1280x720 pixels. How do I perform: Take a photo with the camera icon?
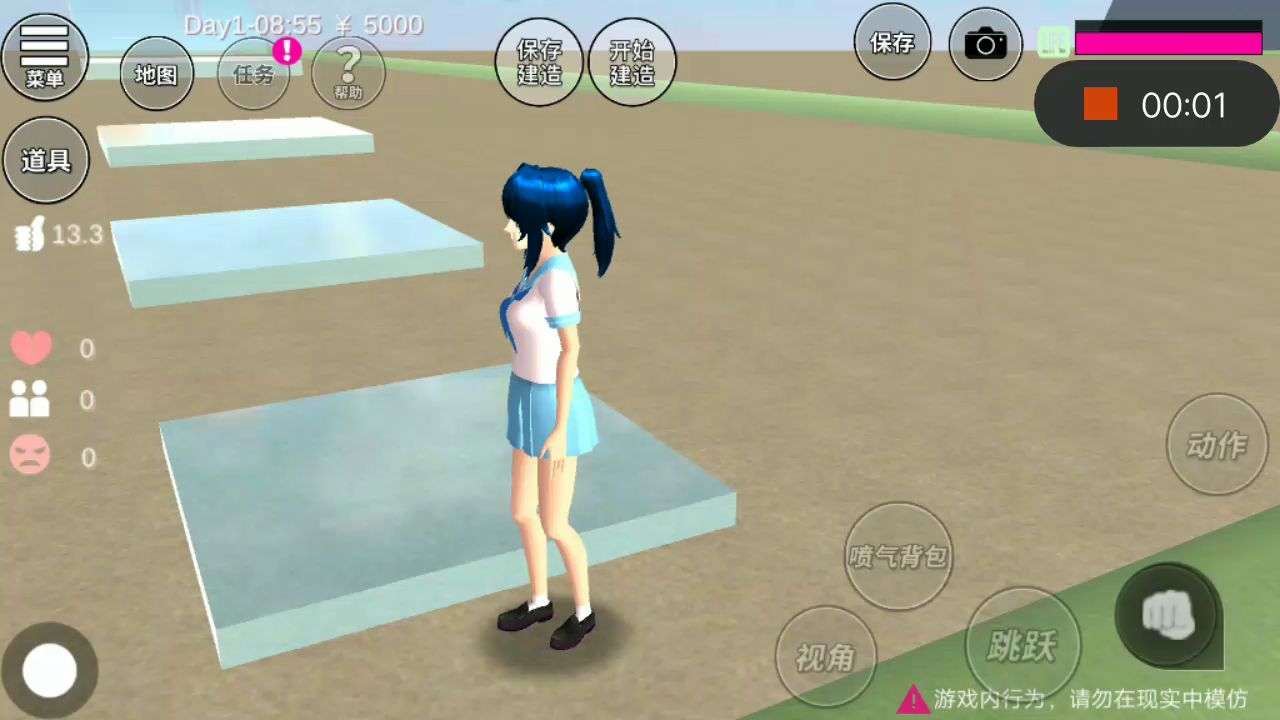coord(985,44)
